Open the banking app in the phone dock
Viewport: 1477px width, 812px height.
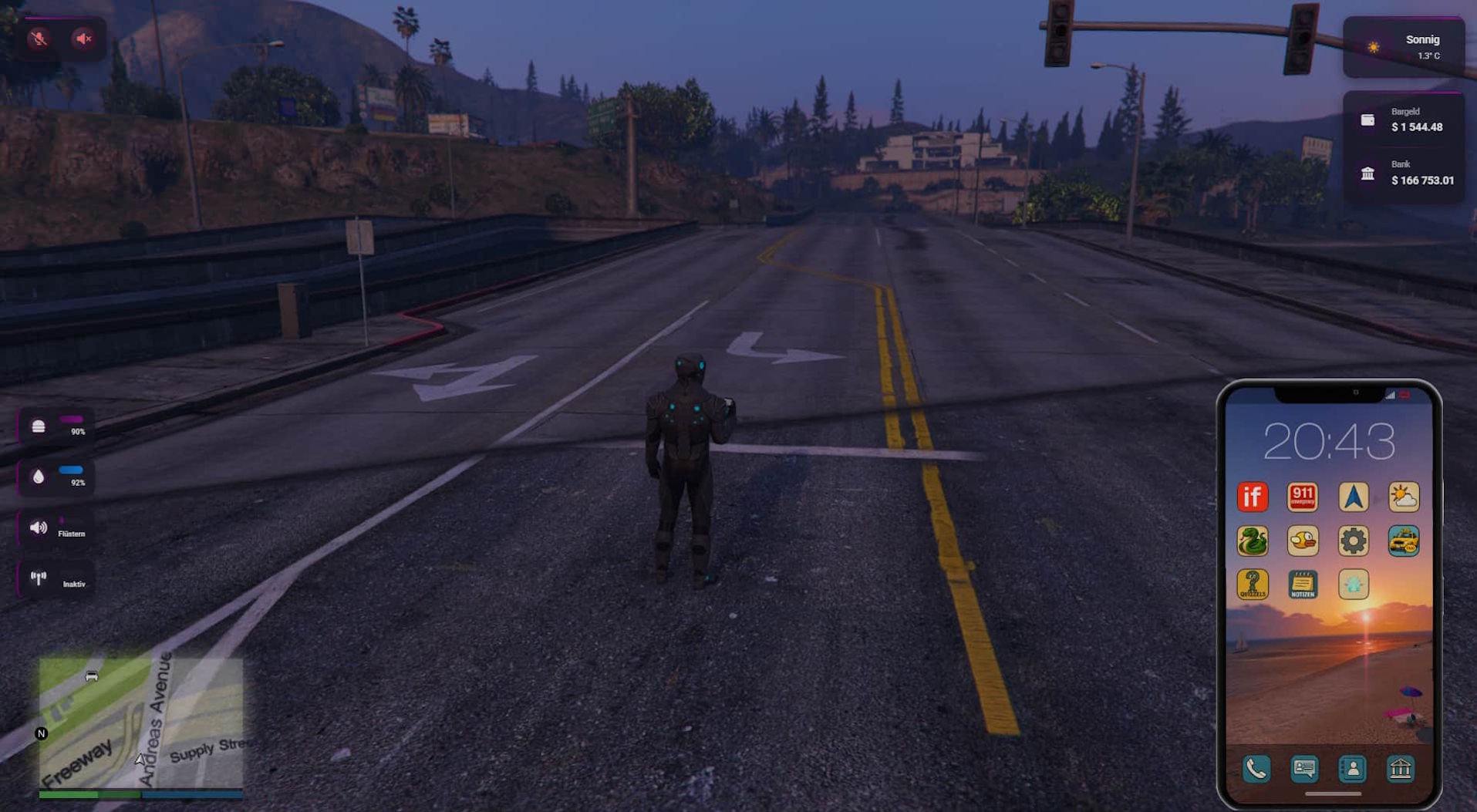[x=1401, y=769]
